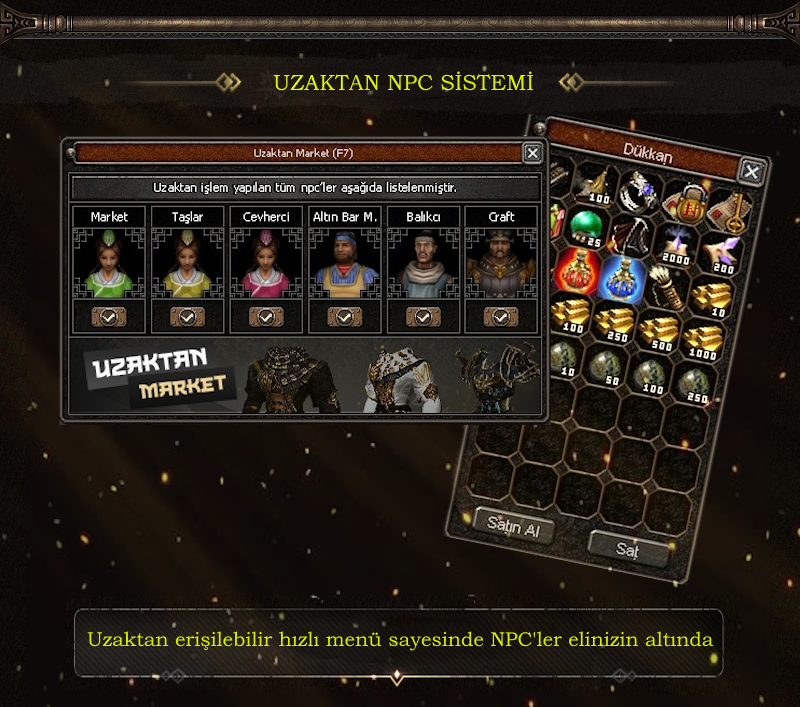Viewport: 800px width, 707px height.
Task: Open the Taşlar NPC shop
Action: tap(187, 316)
